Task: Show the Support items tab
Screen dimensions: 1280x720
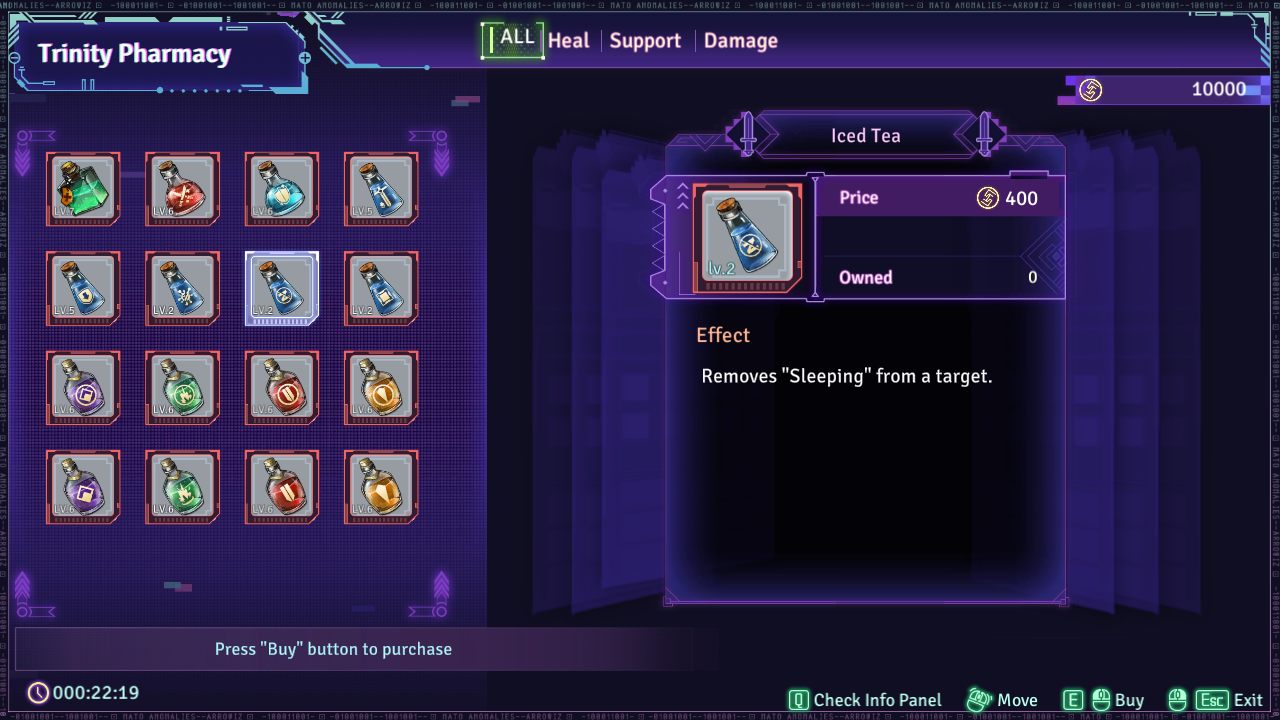Action: [645, 41]
